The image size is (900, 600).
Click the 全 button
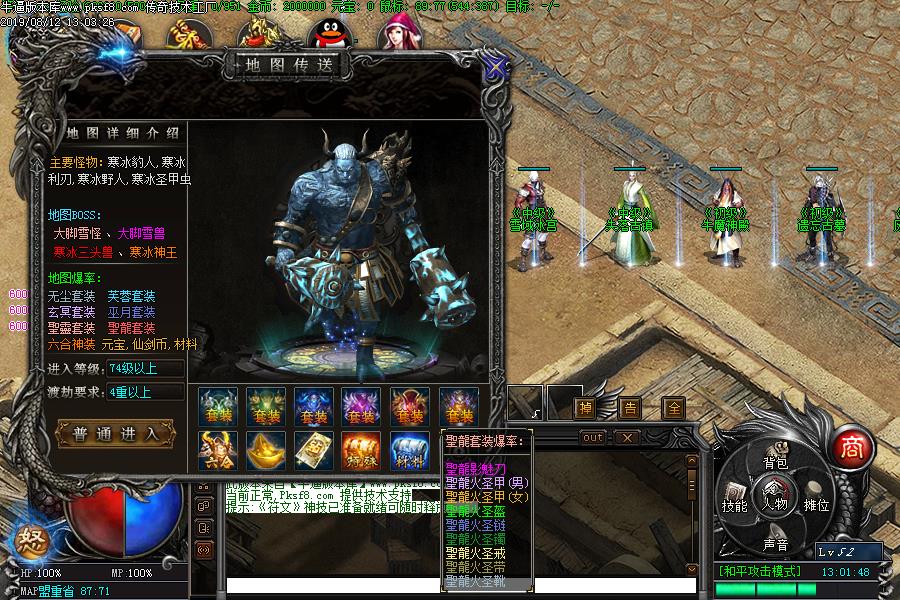[x=674, y=407]
